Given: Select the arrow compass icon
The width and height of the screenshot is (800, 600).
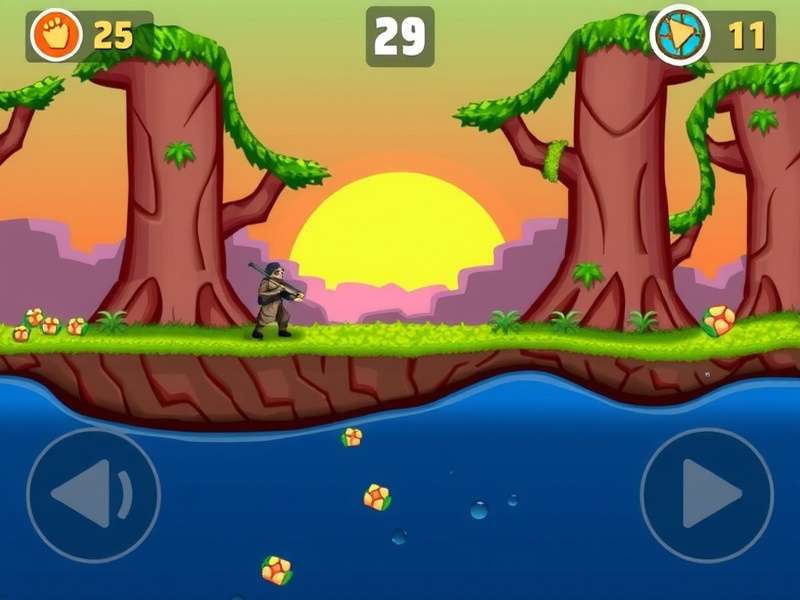Looking at the screenshot, I should pos(680,35).
